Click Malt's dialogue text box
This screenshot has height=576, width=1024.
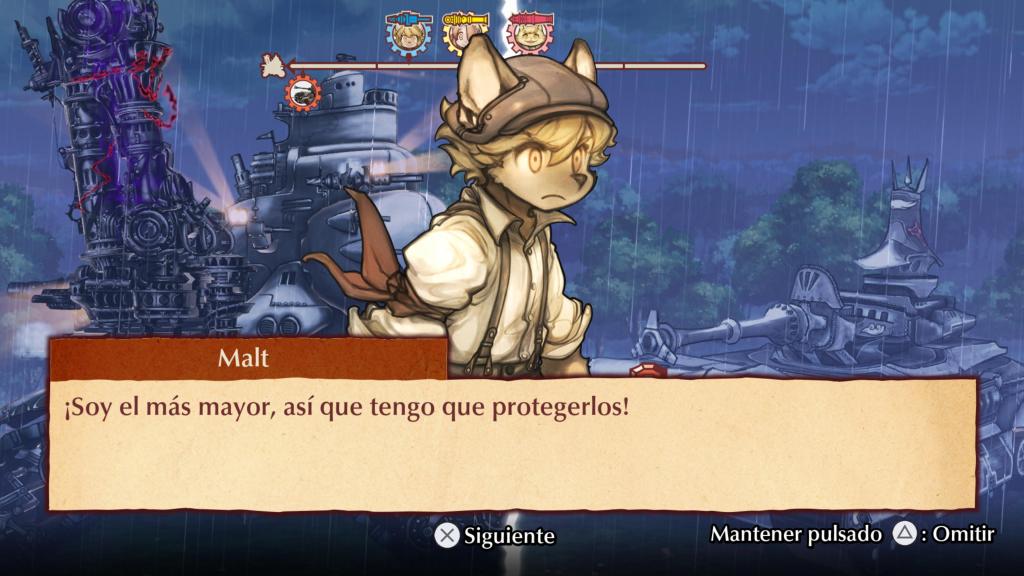(512, 444)
